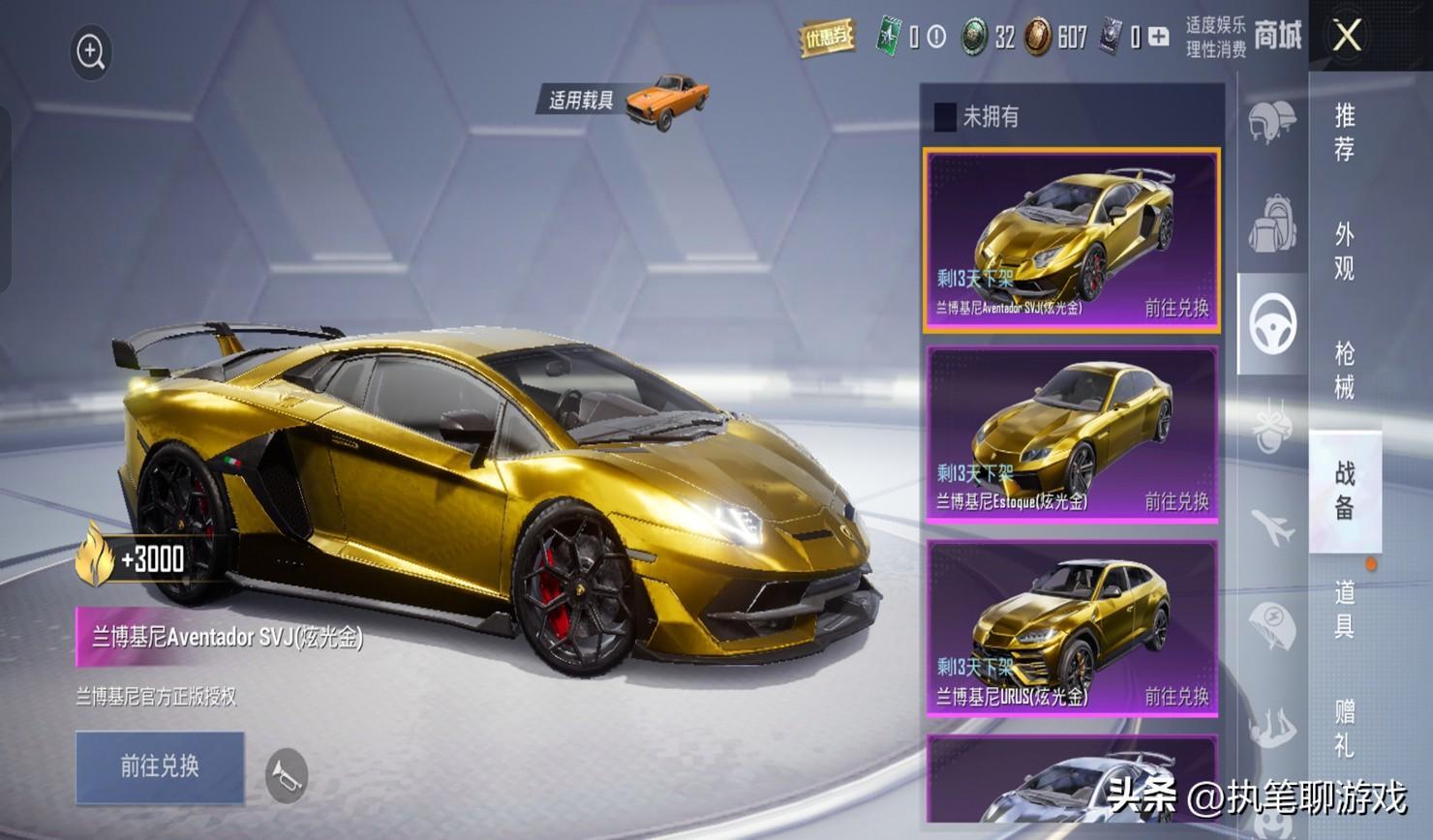Select the helmet category icon

1271,122
